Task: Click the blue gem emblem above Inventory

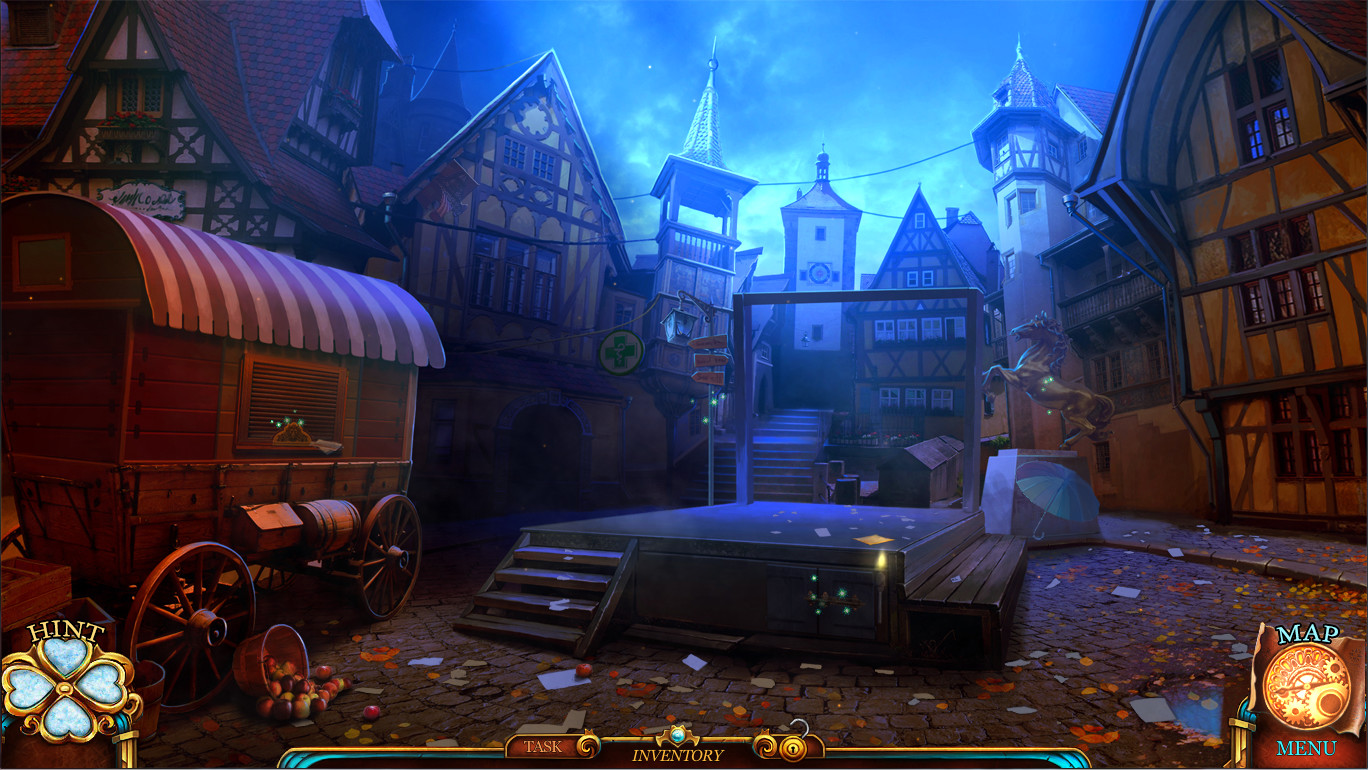Action: [x=677, y=734]
